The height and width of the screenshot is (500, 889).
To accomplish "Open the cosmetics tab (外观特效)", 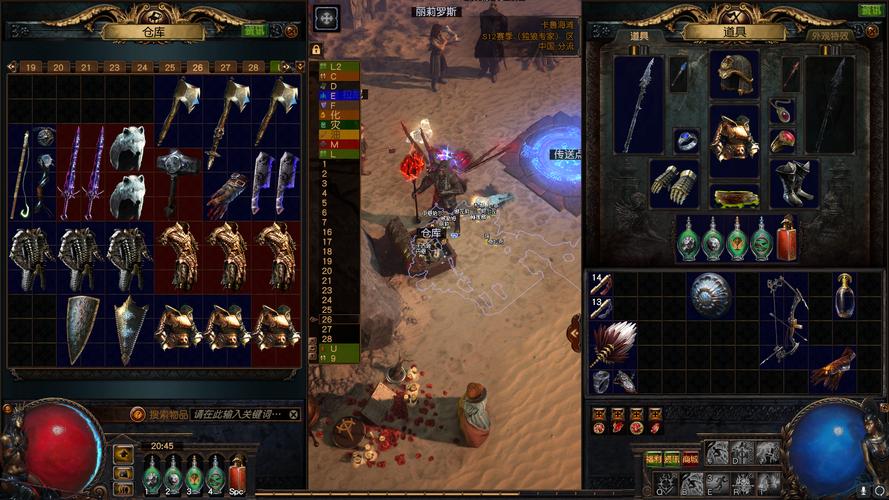I will click(829, 35).
